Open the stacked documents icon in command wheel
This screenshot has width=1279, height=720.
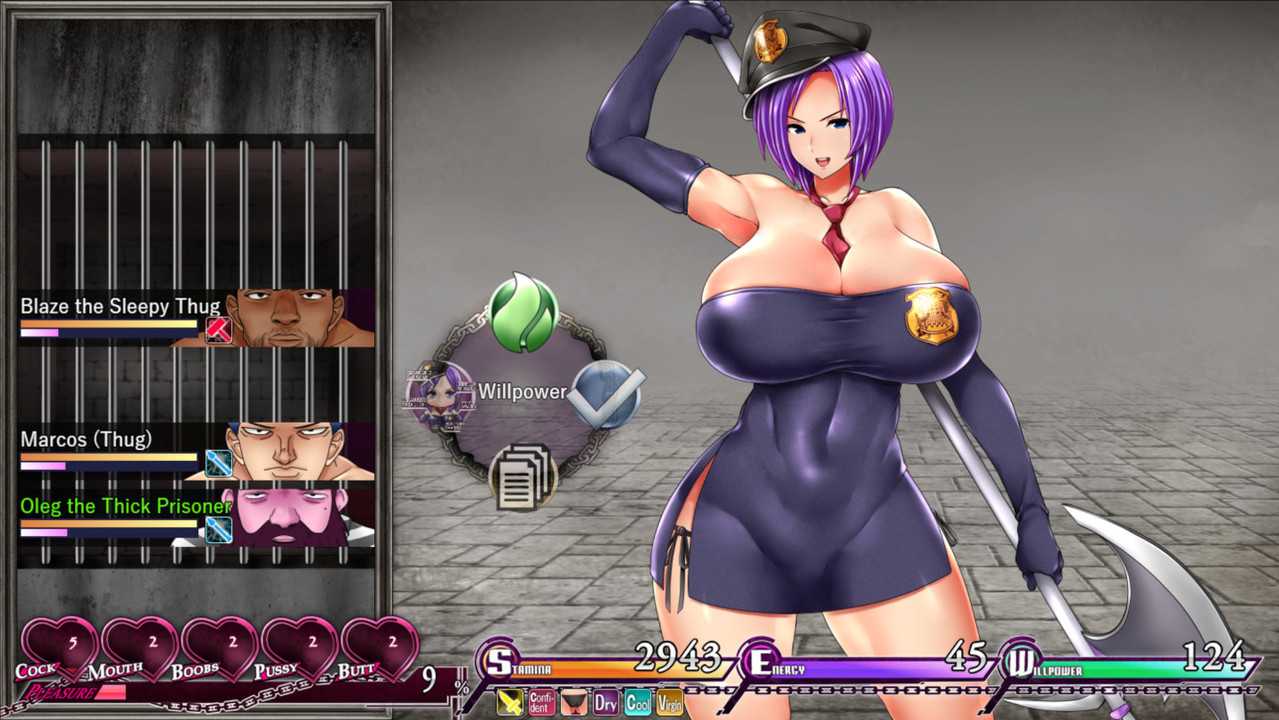coord(523,476)
